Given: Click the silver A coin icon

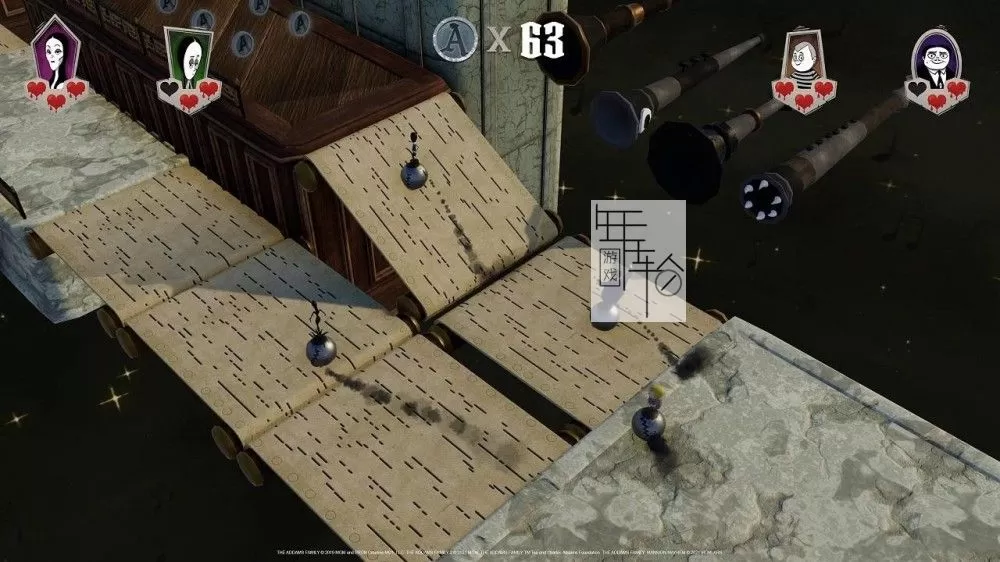Looking at the screenshot, I should (x=452, y=39).
